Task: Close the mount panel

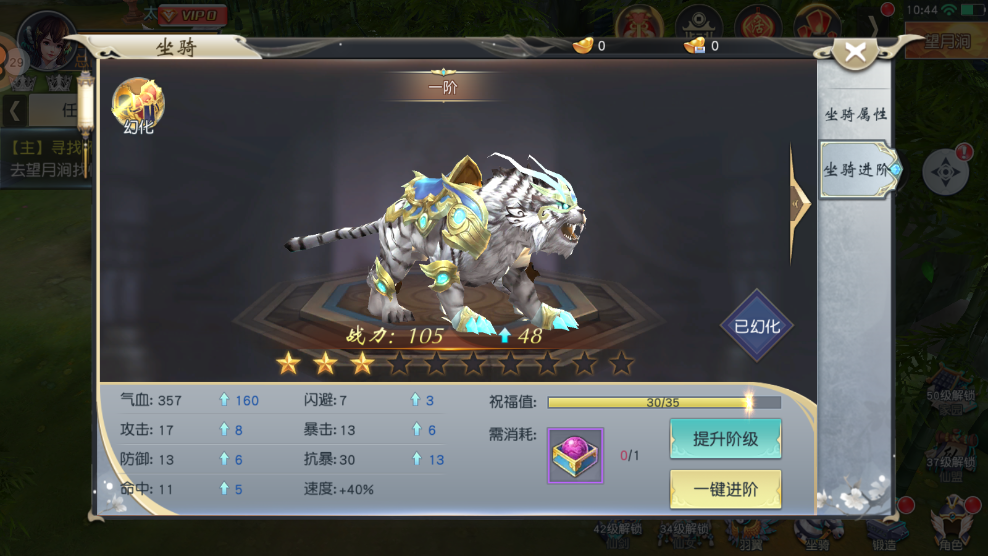Action: point(855,53)
